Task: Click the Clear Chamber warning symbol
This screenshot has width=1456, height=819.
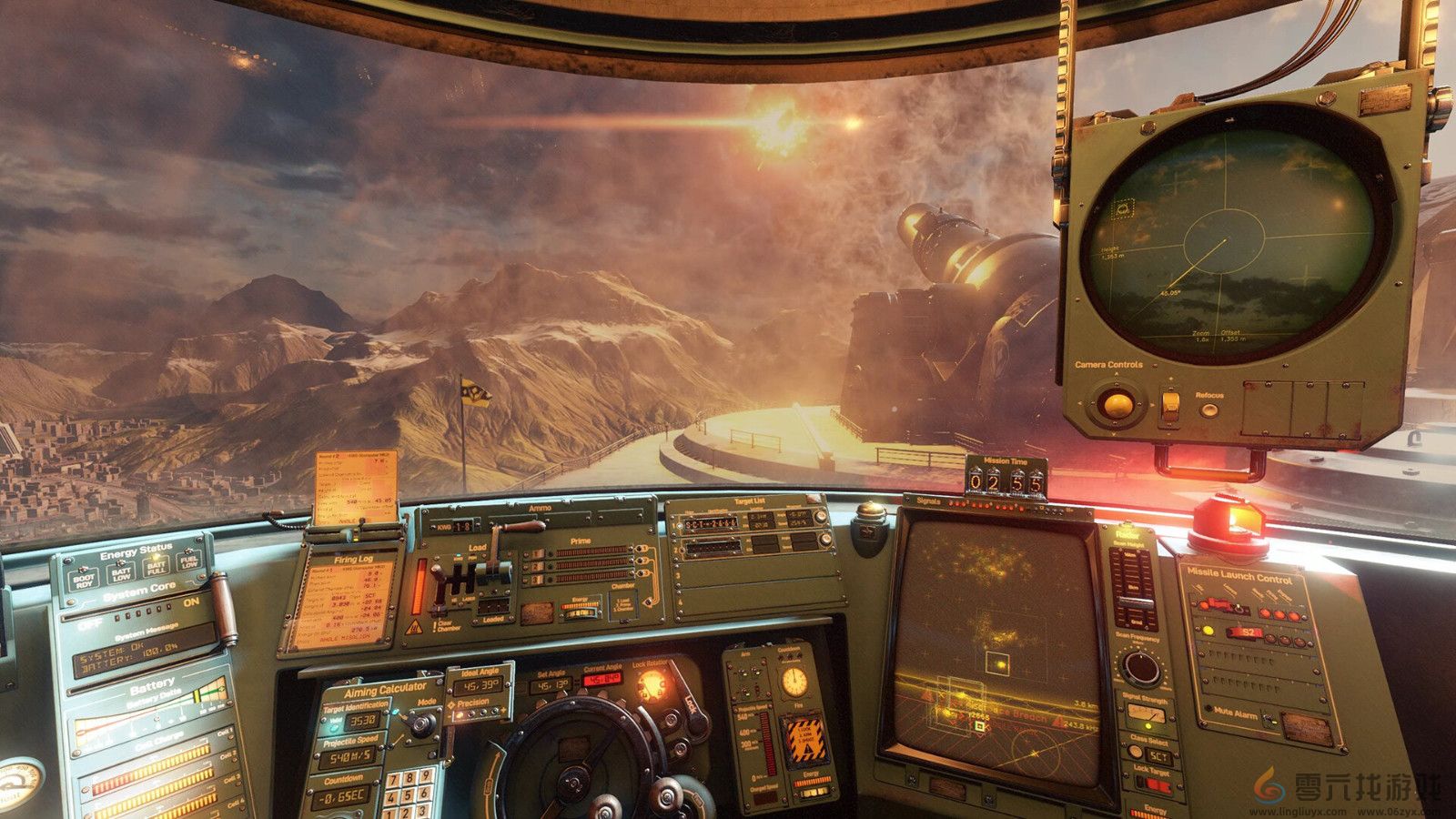Action: (x=415, y=626)
